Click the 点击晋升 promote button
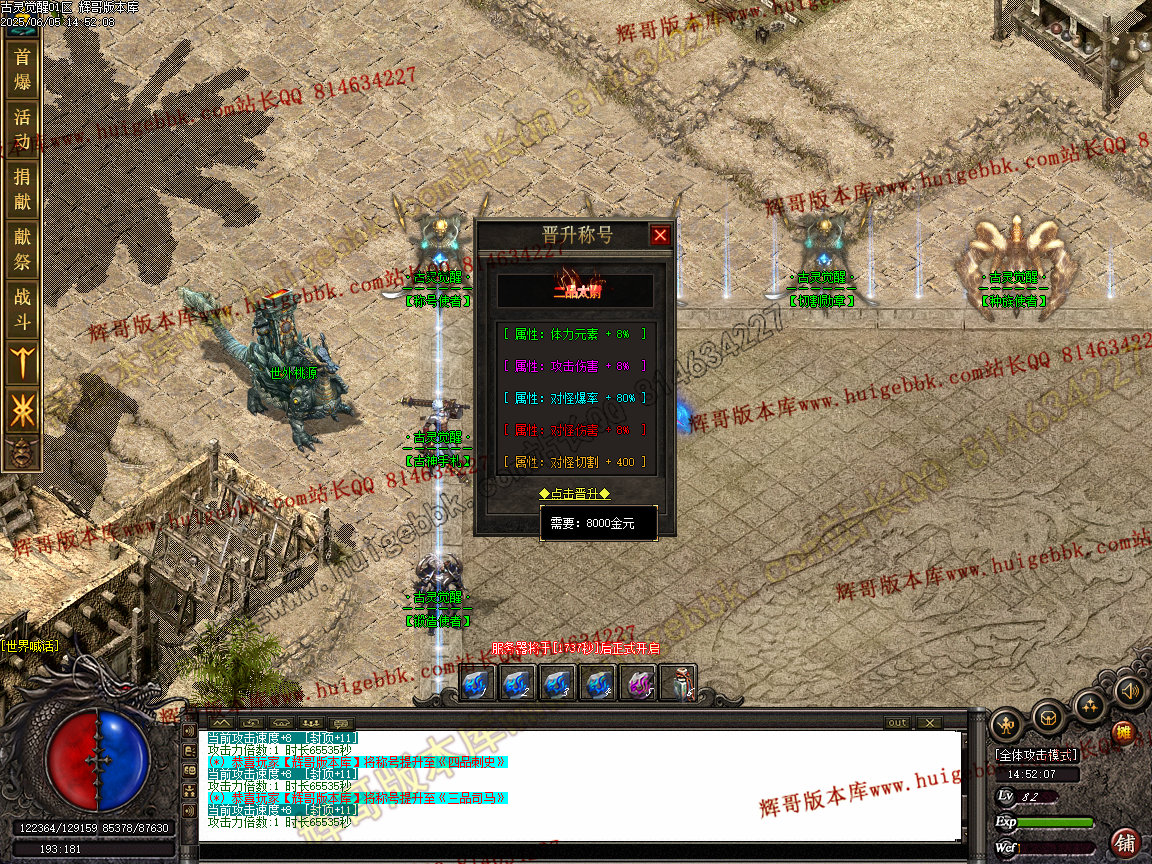Viewport: 1152px width, 864px height. pyautogui.click(x=574, y=494)
